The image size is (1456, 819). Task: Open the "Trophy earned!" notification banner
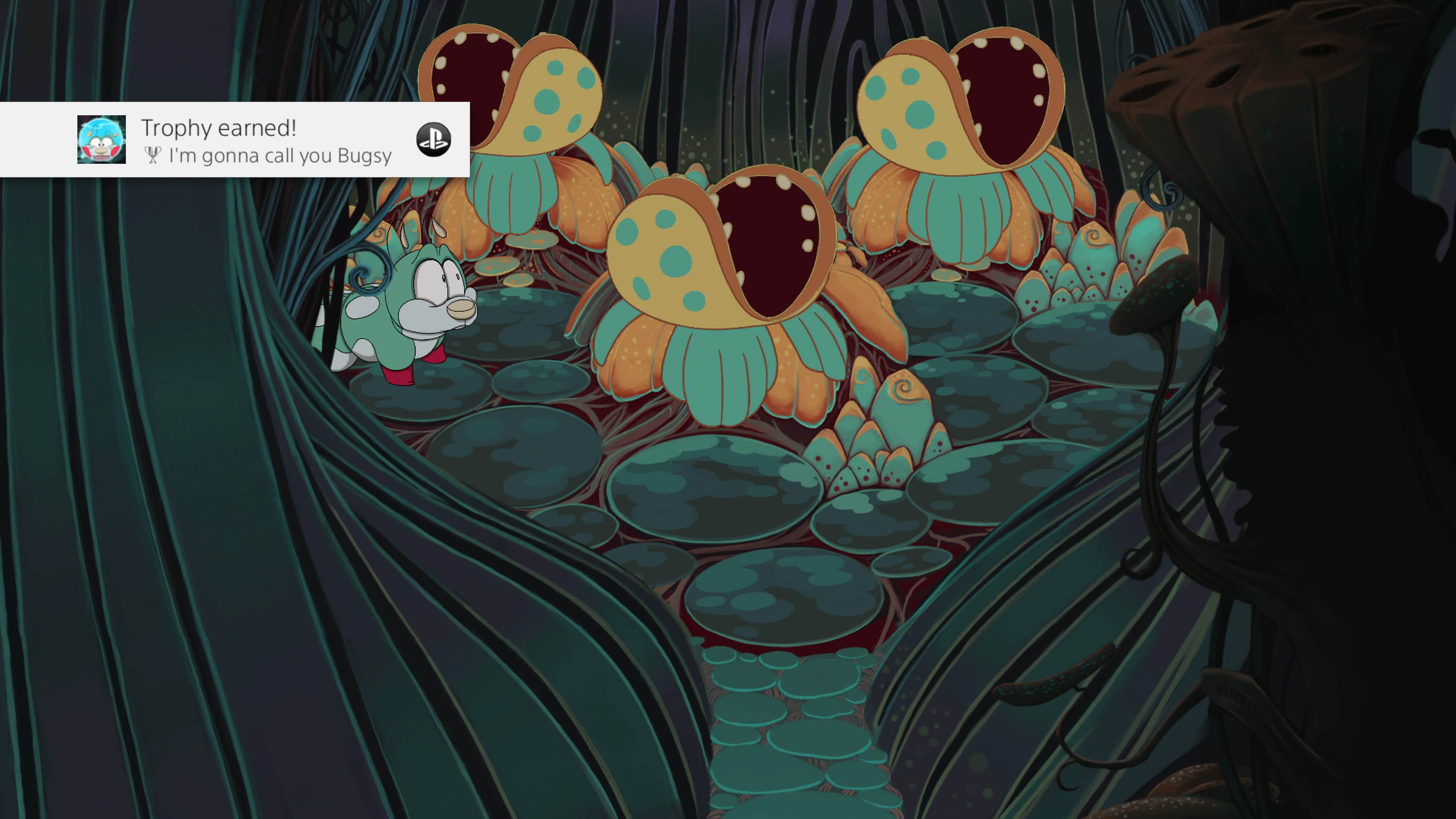pyautogui.click(x=266, y=140)
